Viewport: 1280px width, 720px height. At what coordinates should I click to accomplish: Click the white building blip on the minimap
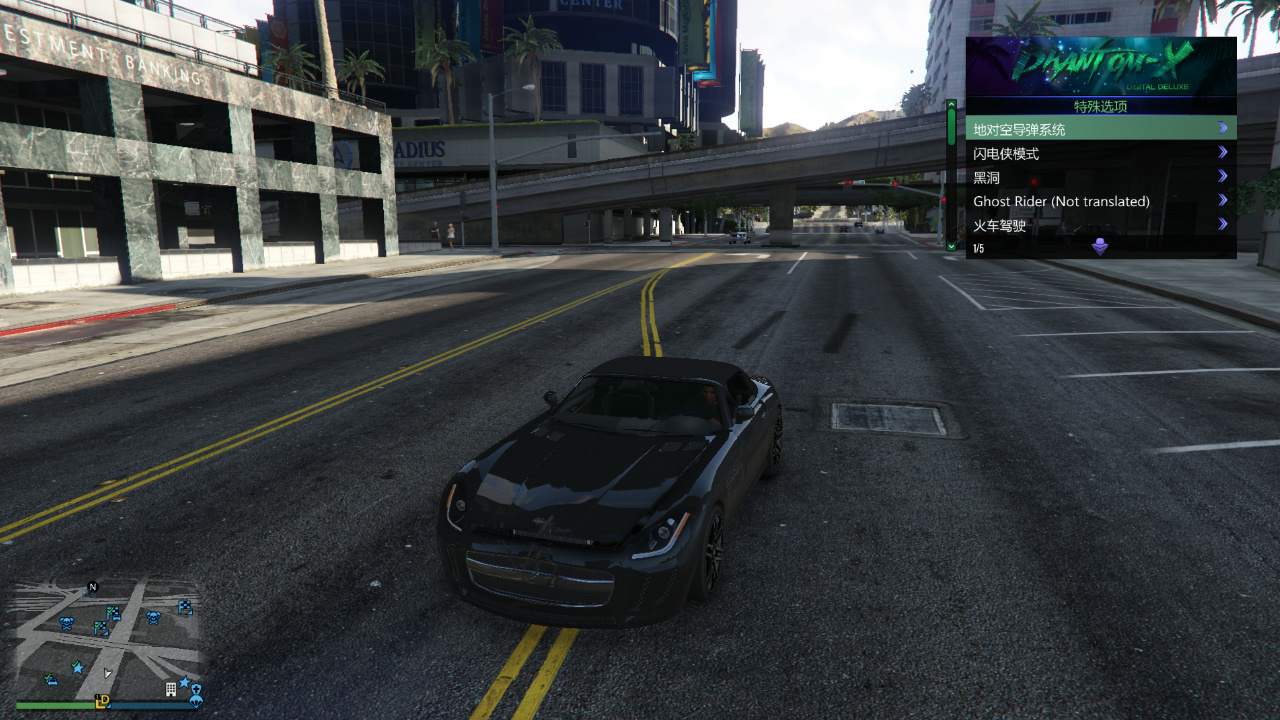(170, 690)
